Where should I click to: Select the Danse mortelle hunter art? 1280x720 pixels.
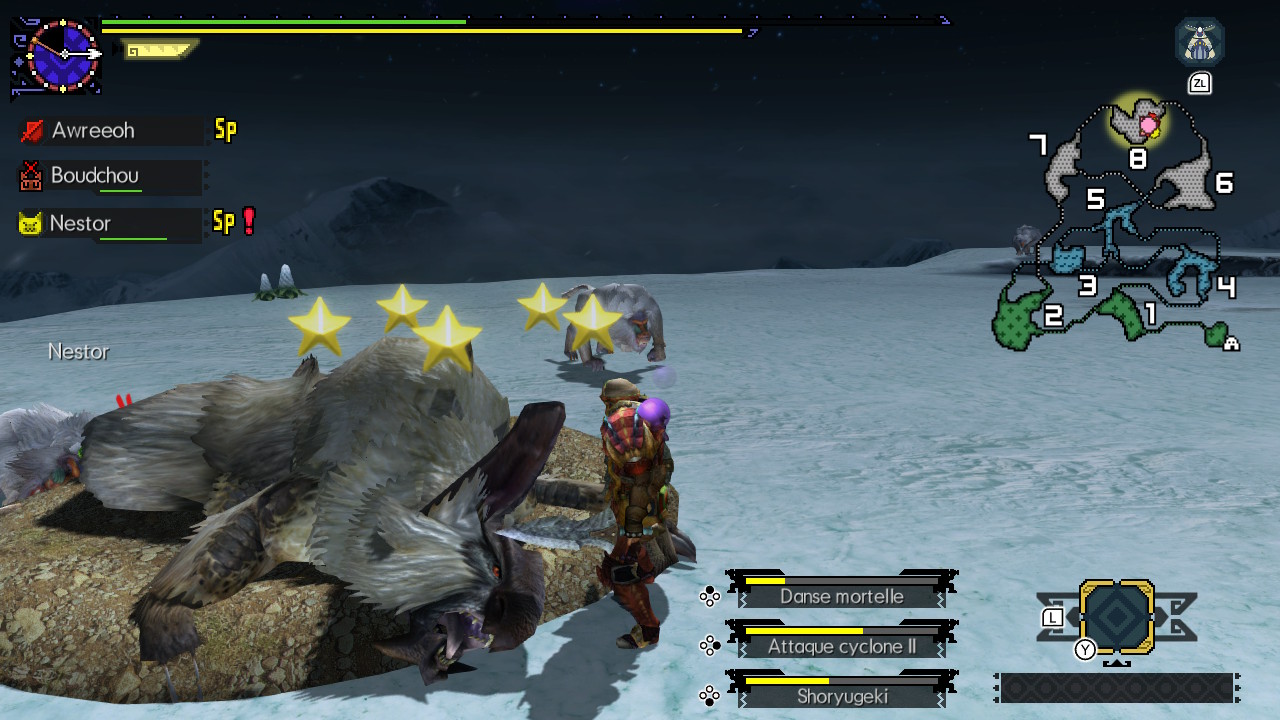tap(841, 596)
